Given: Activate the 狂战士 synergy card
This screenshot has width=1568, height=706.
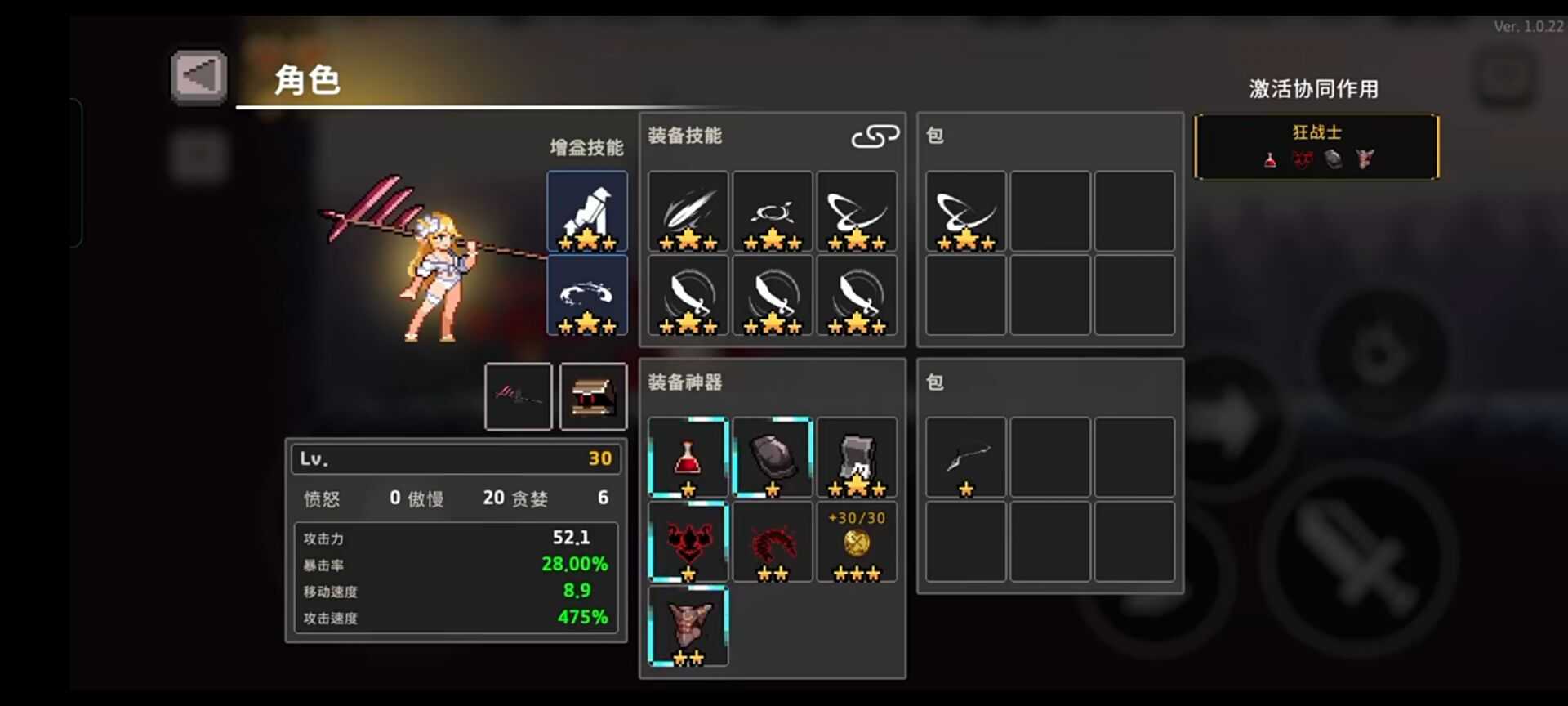Looking at the screenshot, I should (x=1316, y=145).
